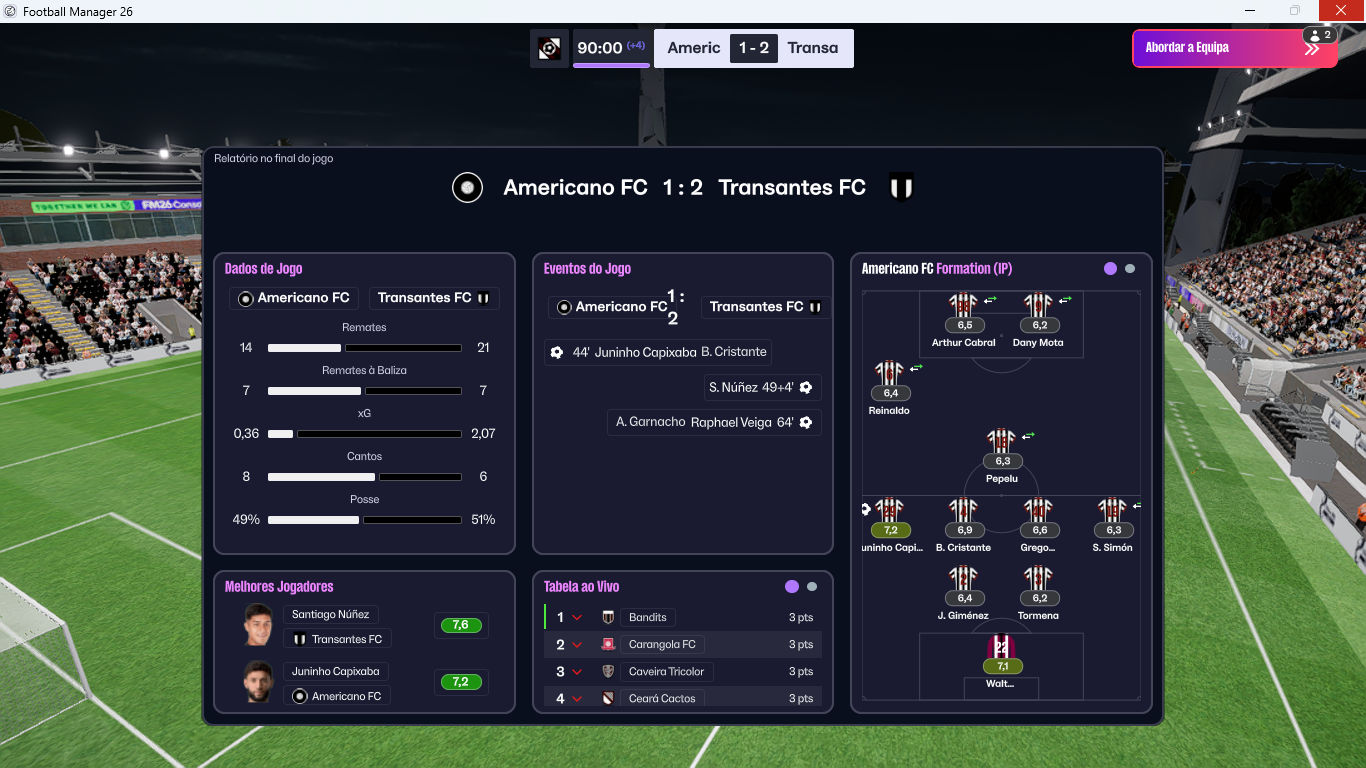Open Caveira Tricolor club entry

(x=666, y=672)
